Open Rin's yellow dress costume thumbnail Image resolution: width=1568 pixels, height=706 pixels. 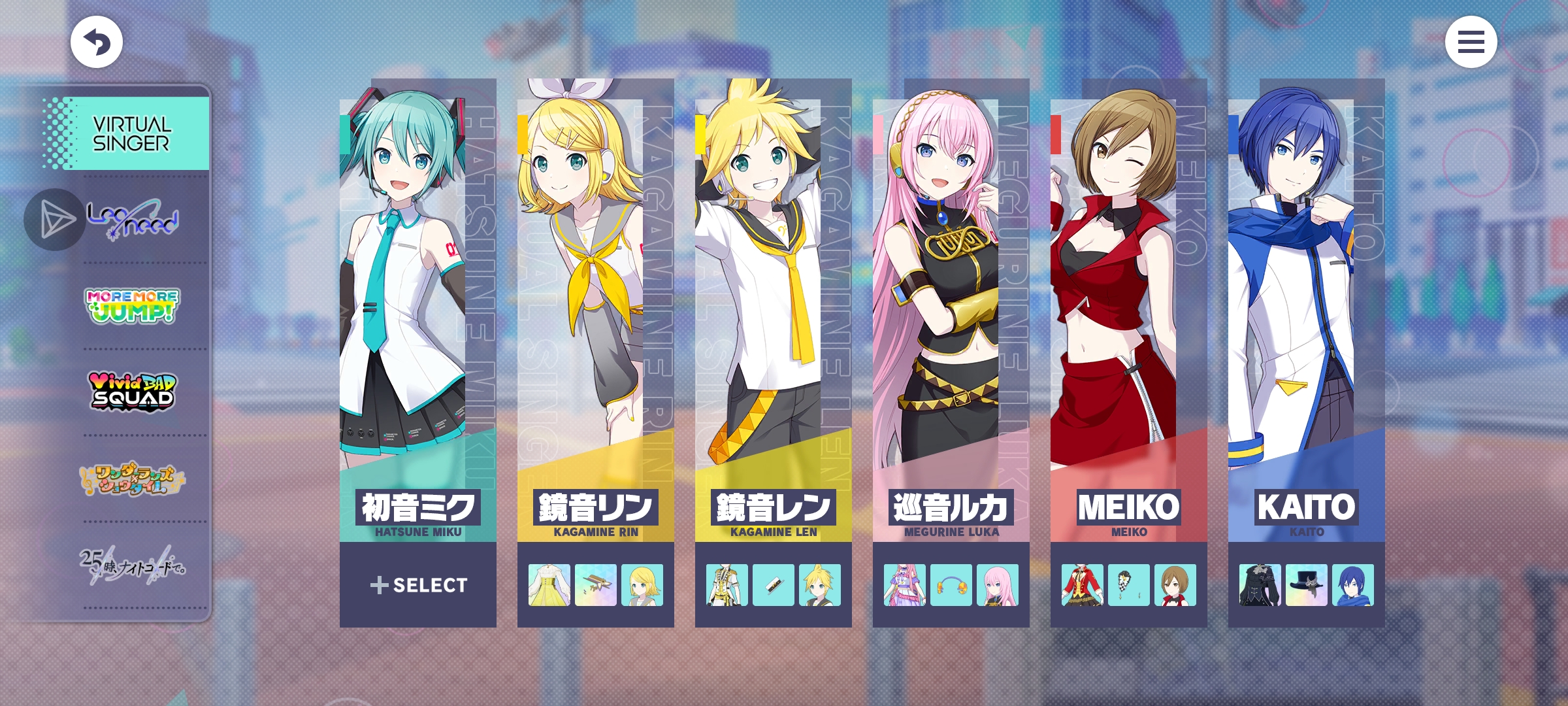click(549, 585)
